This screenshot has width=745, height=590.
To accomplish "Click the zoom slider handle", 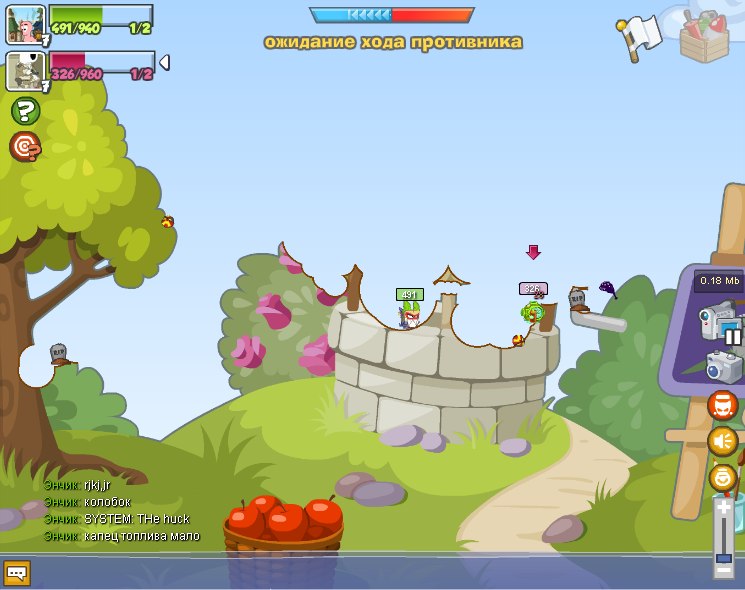I will [723, 557].
